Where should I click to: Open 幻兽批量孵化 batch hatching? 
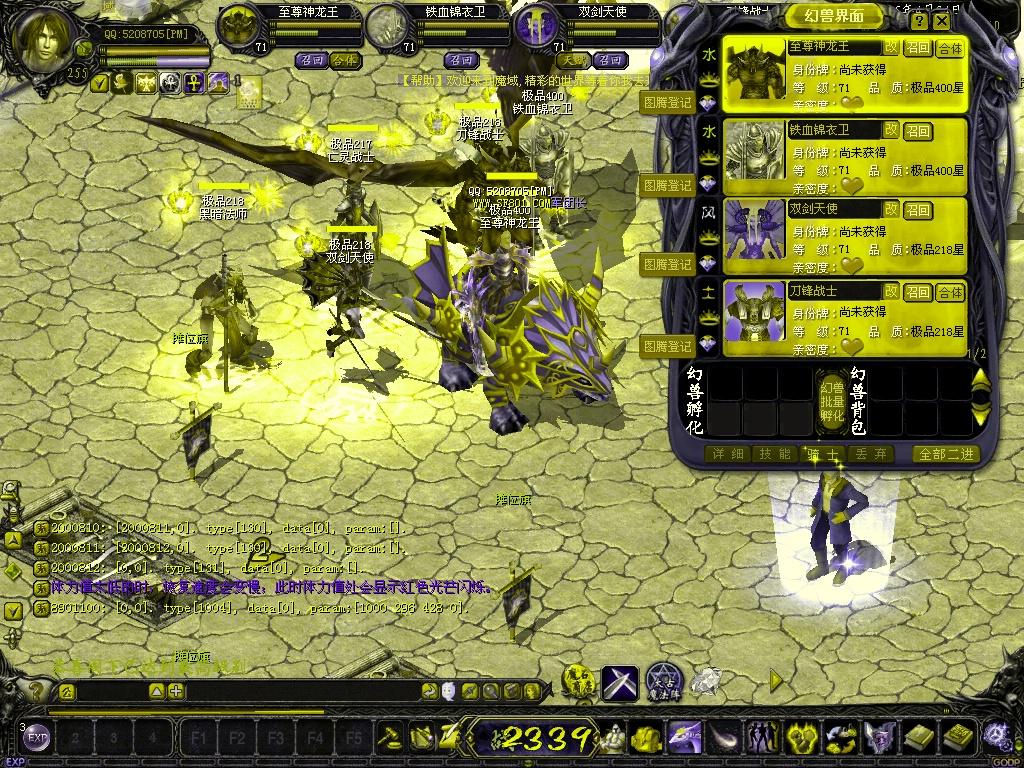[x=831, y=400]
